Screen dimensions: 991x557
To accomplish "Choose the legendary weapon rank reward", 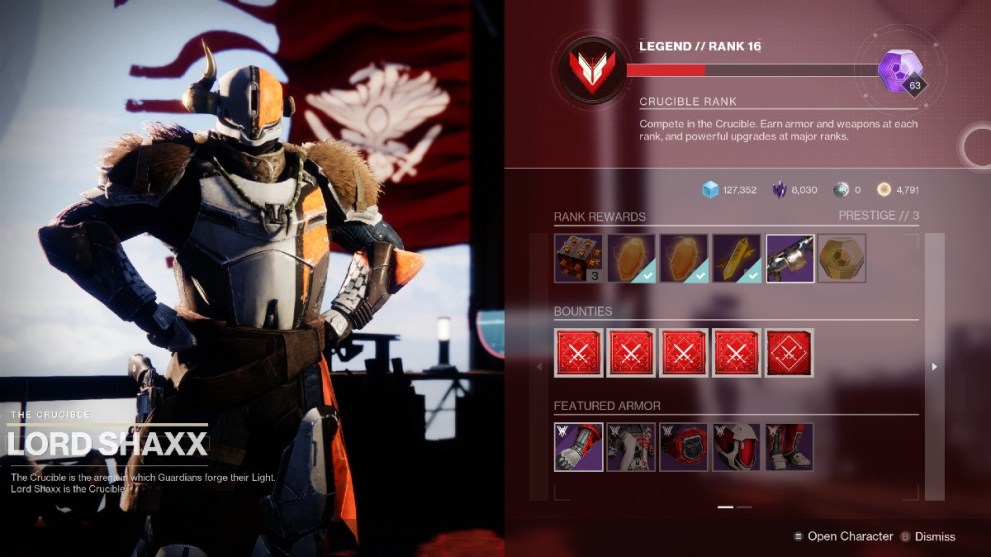I will click(x=790, y=258).
